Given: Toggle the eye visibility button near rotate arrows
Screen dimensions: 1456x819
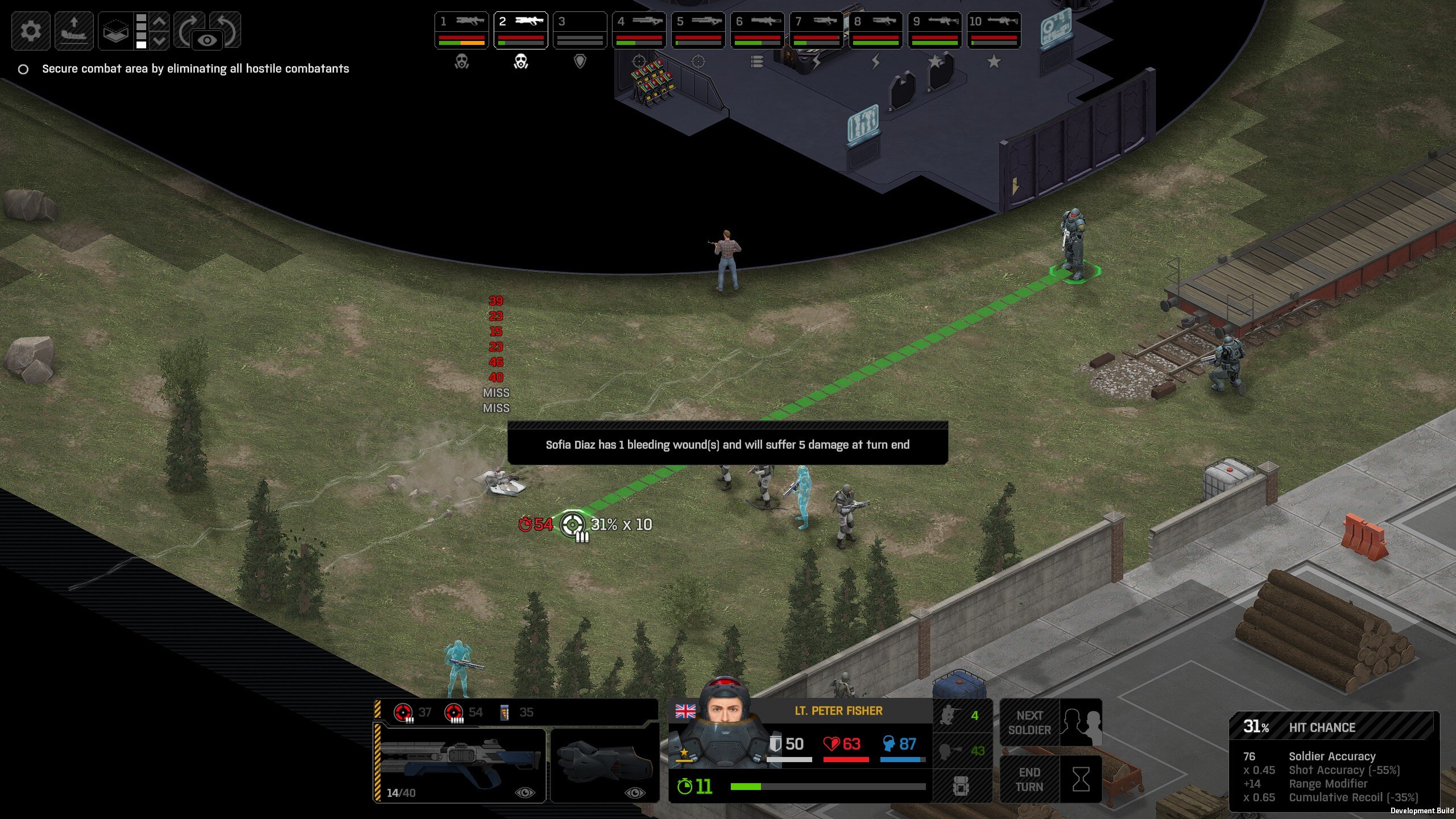Looking at the screenshot, I should 208,40.
